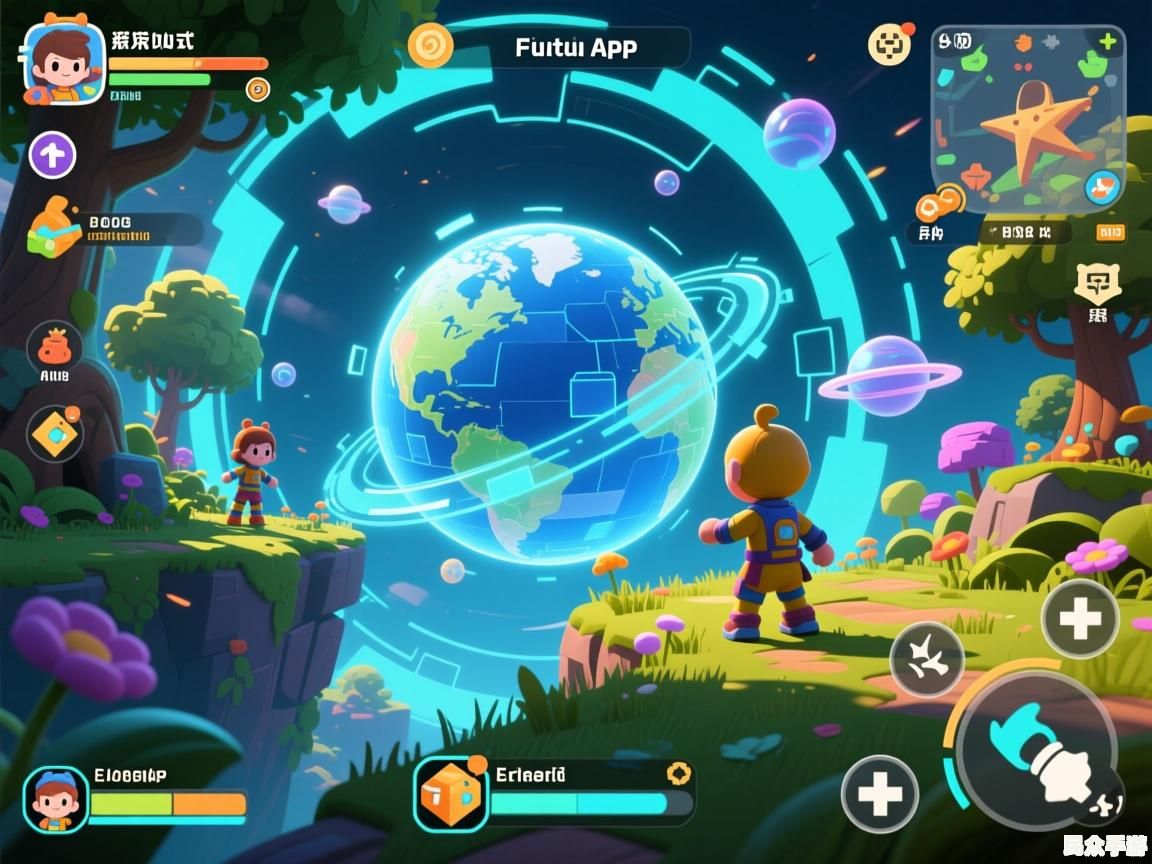Activate the splash-burst skill button
The height and width of the screenshot is (864, 1152).
[927, 659]
